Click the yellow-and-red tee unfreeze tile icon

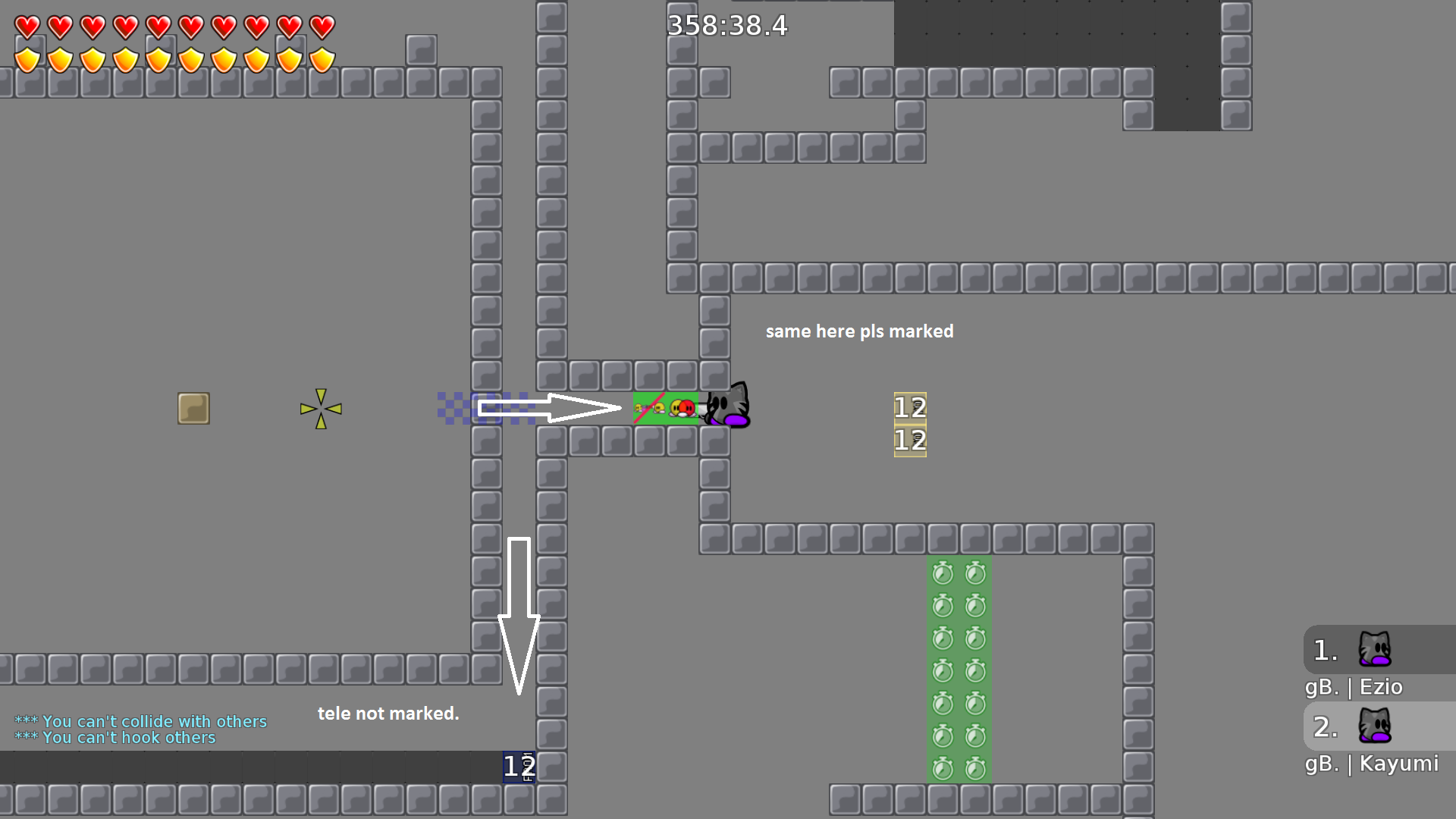click(x=682, y=407)
